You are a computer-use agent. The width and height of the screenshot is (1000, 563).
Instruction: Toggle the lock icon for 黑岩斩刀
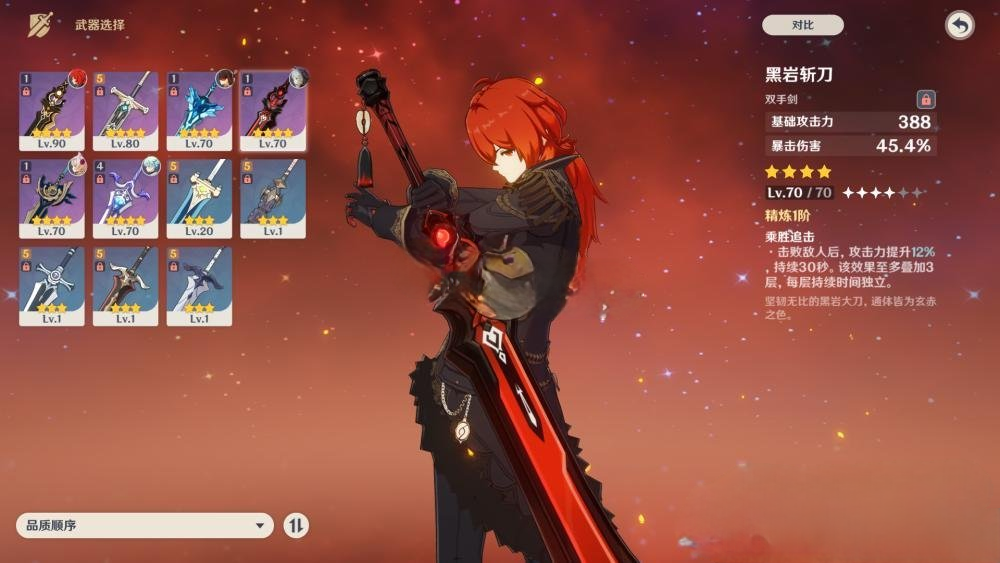(x=926, y=99)
